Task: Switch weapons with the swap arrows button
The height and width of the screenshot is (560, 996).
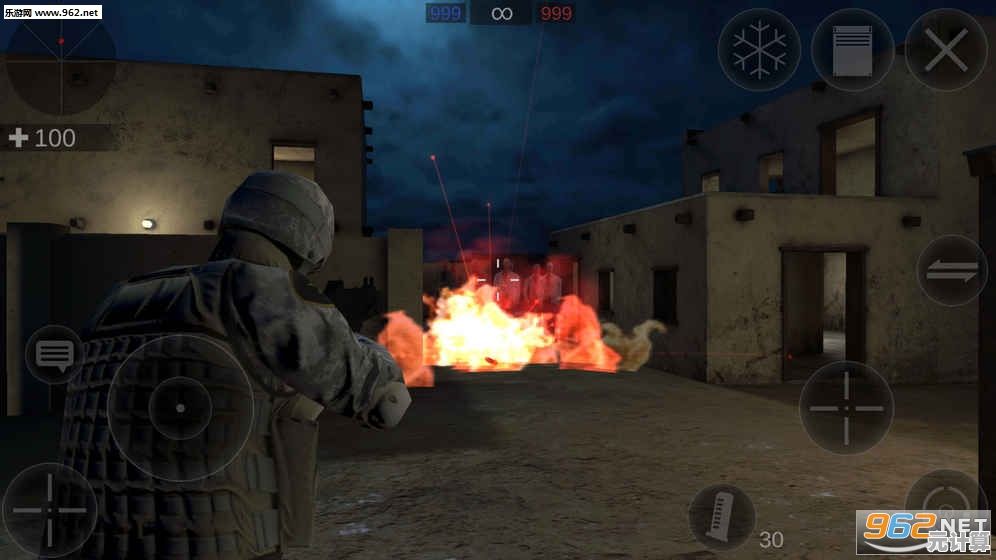Action: coord(952,271)
